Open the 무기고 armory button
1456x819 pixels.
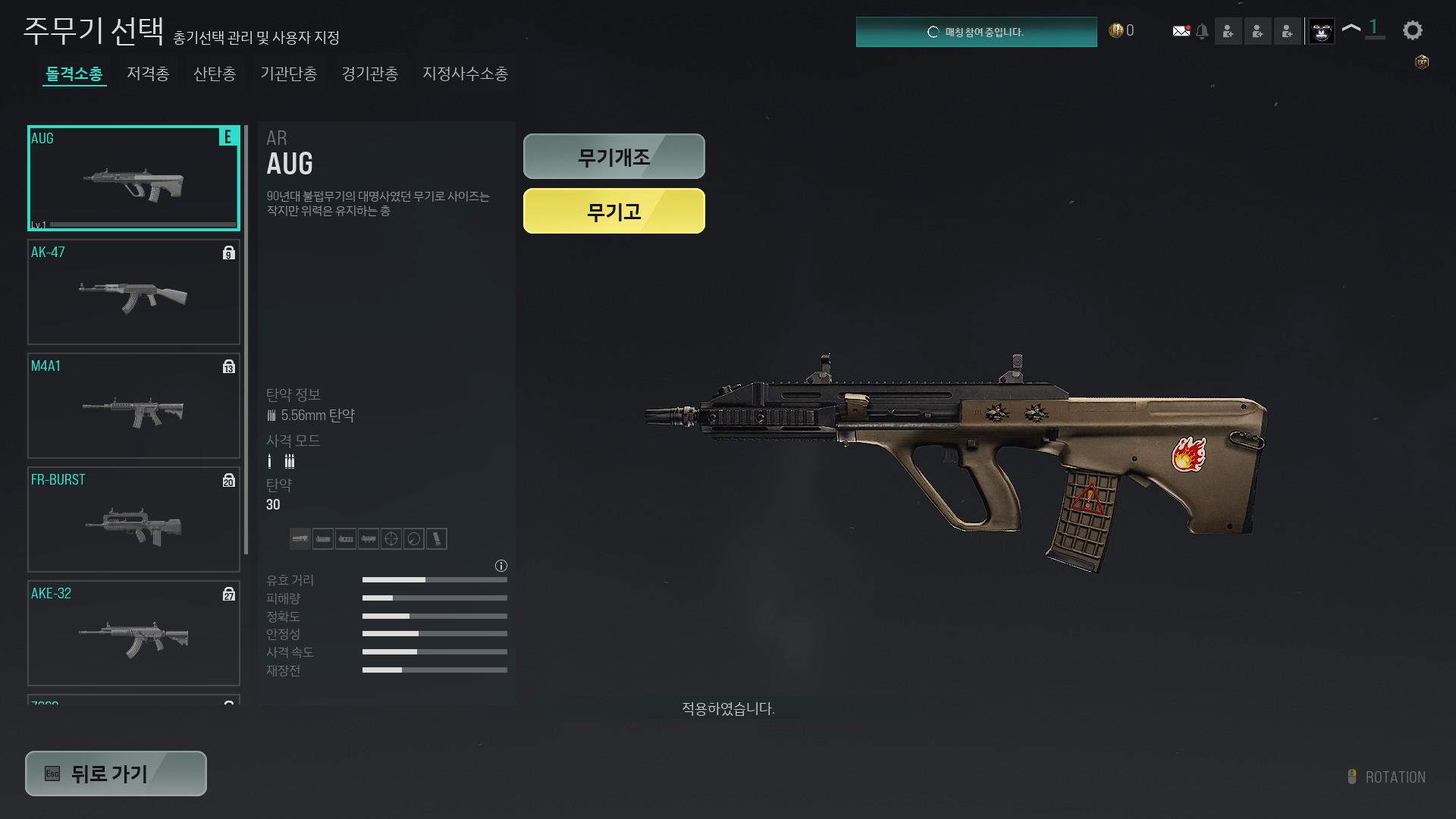[x=613, y=211]
